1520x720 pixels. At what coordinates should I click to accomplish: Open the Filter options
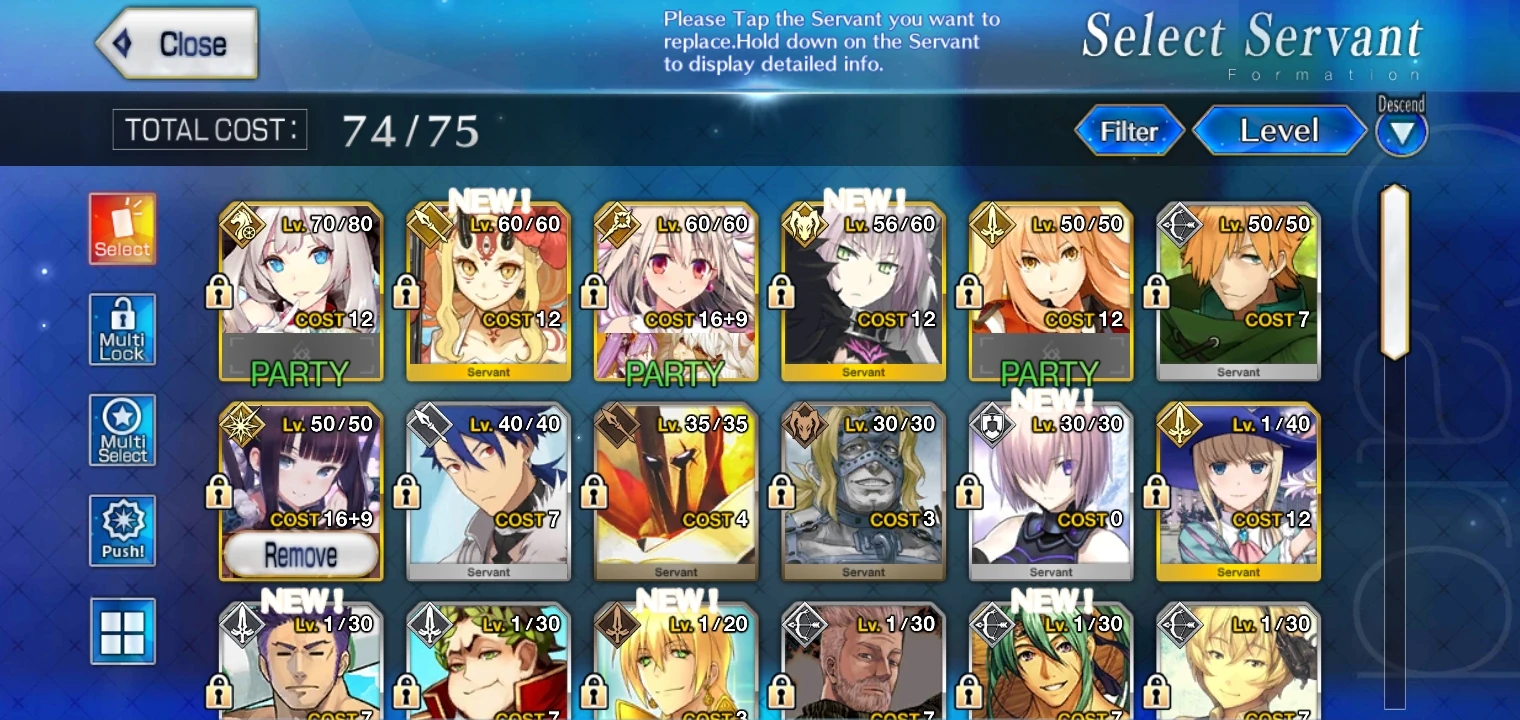tap(1129, 130)
